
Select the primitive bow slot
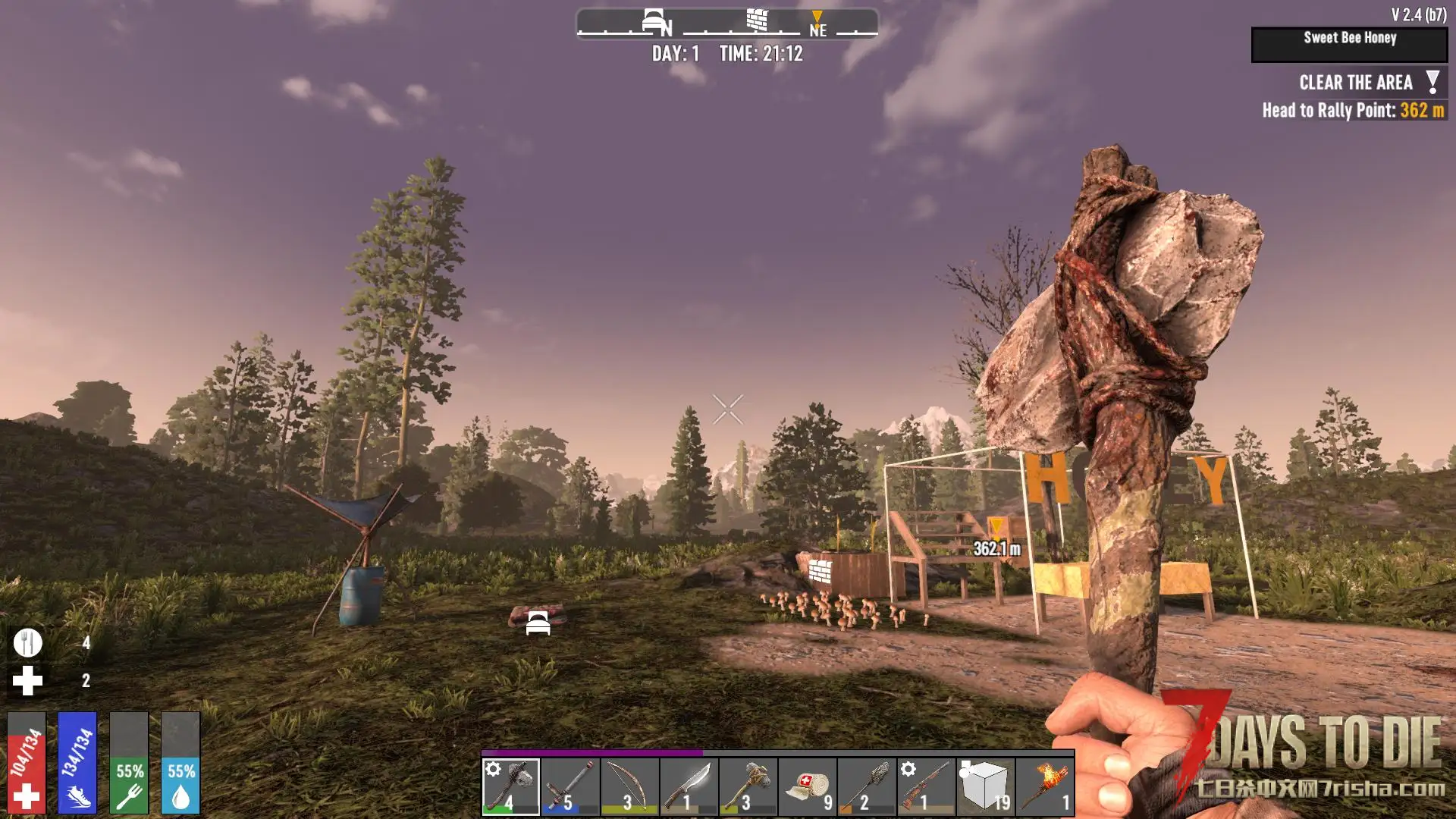[629, 786]
